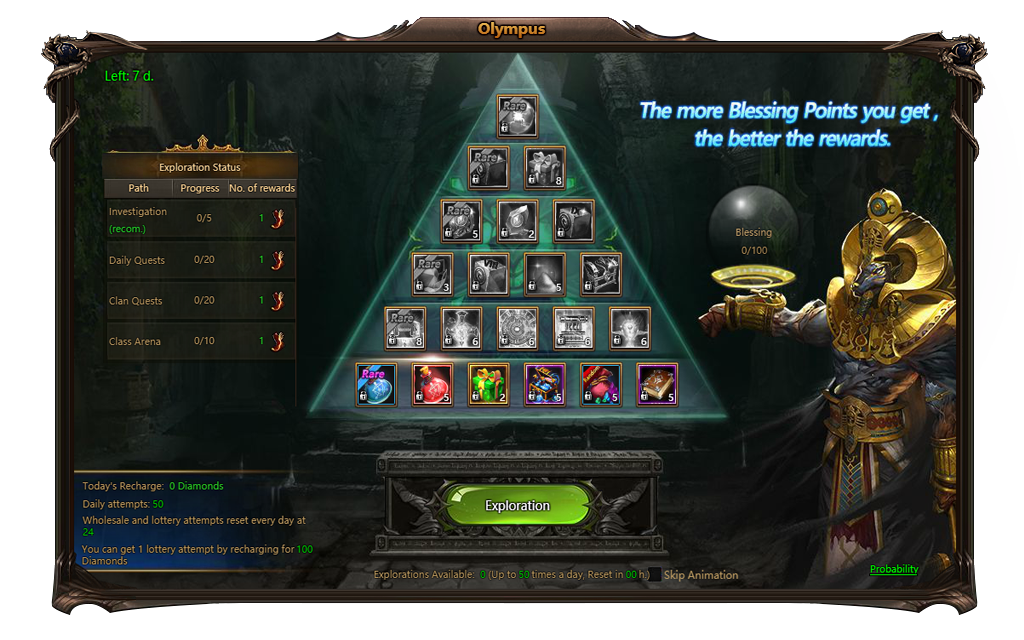Open the Probability link

(x=893, y=569)
